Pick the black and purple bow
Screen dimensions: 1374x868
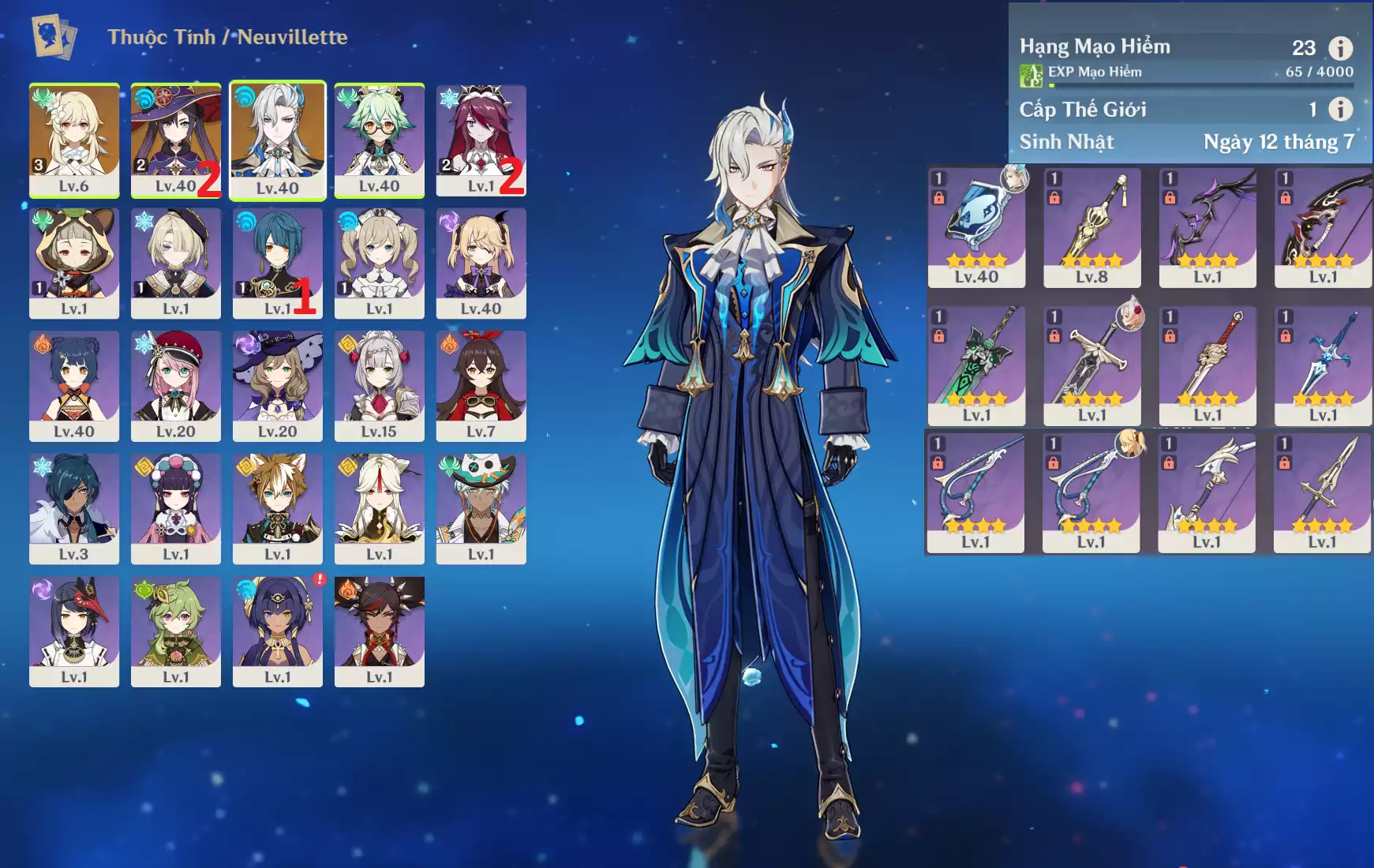(x=1207, y=227)
